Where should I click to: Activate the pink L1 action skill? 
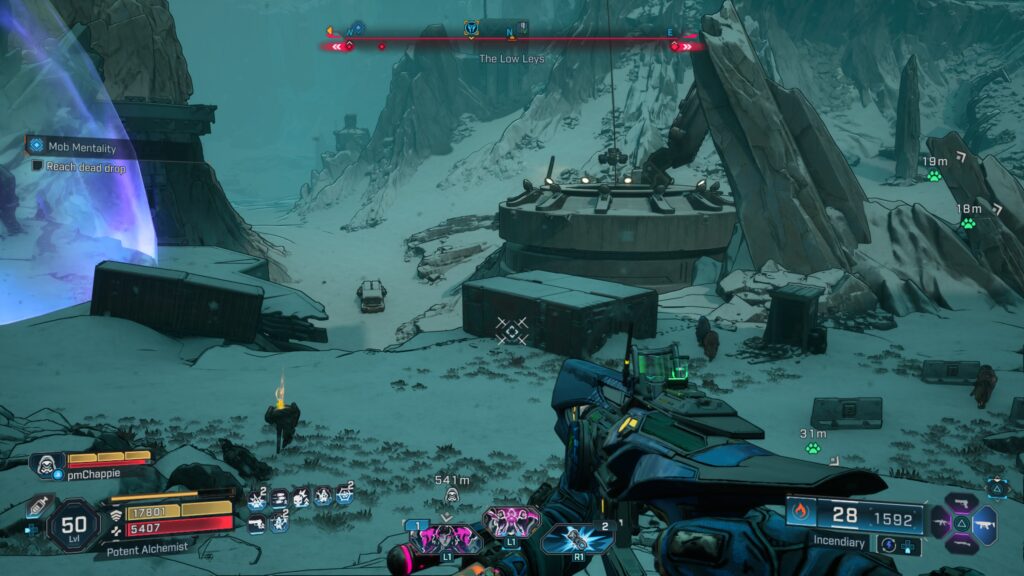[510, 521]
